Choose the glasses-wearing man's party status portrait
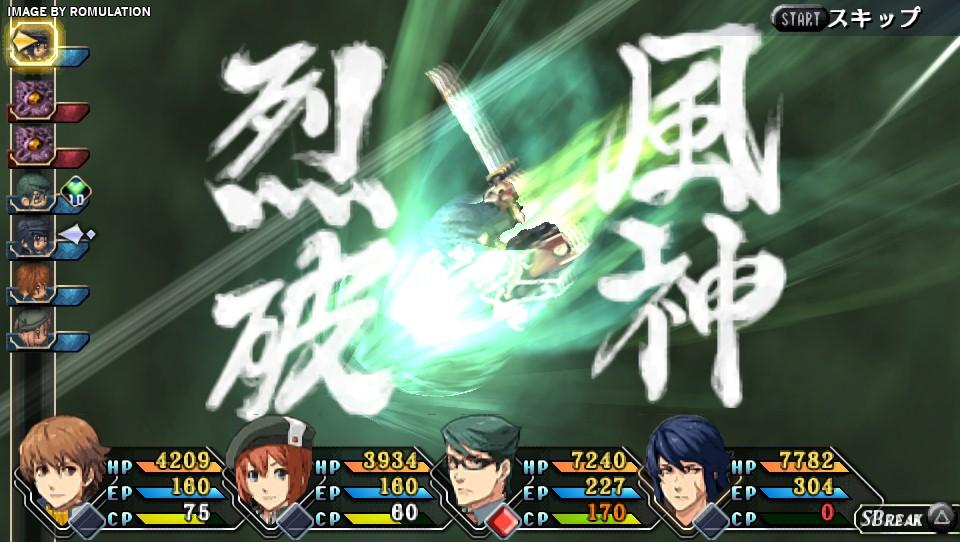The height and width of the screenshot is (542, 960). [480, 468]
